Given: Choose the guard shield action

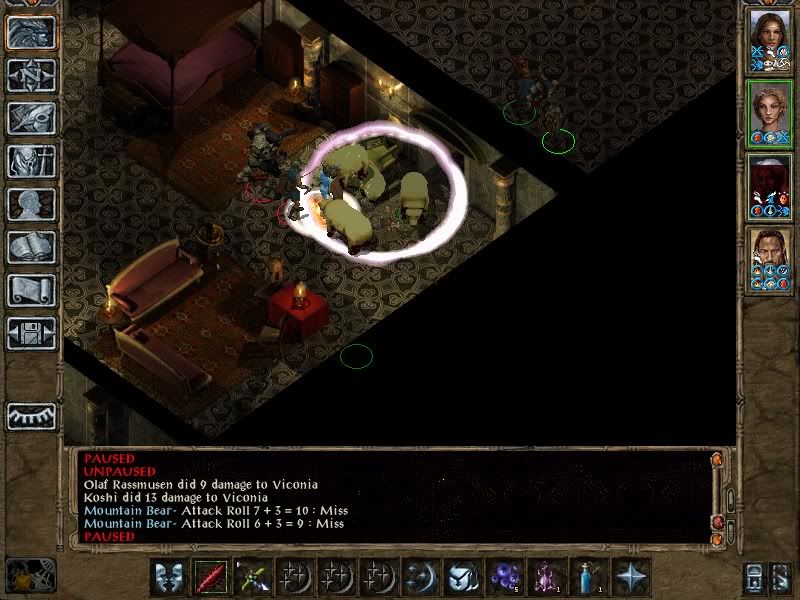Looking at the screenshot, I should click(x=169, y=577).
